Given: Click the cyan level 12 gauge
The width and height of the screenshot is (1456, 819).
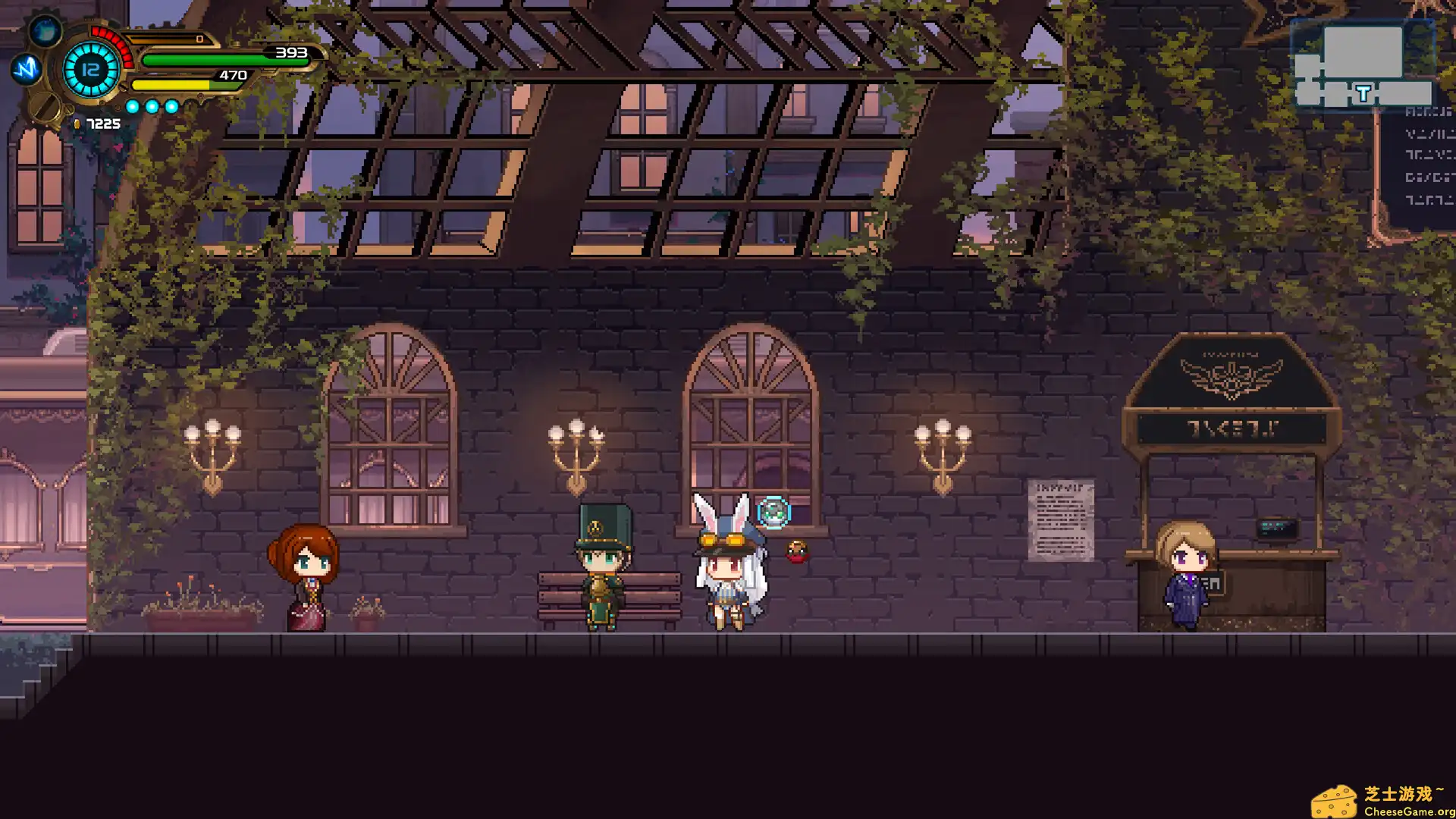Looking at the screenshot, I should point(91,70).
